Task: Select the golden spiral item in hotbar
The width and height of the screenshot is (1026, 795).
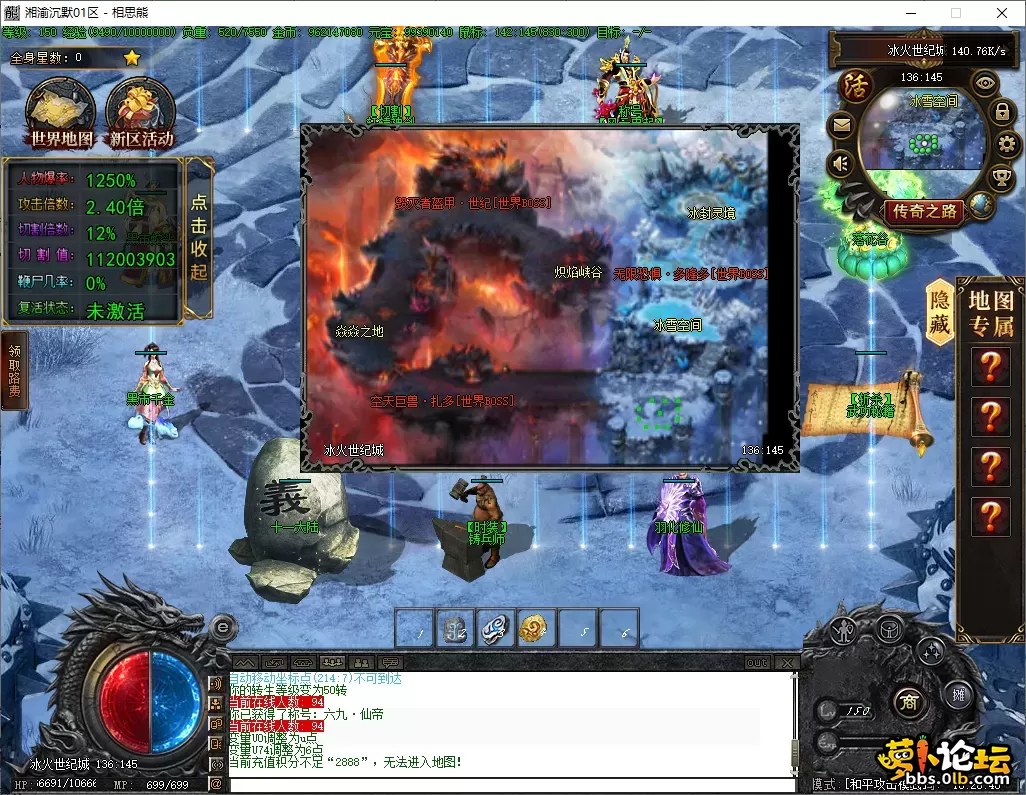Action: point(537,628)
